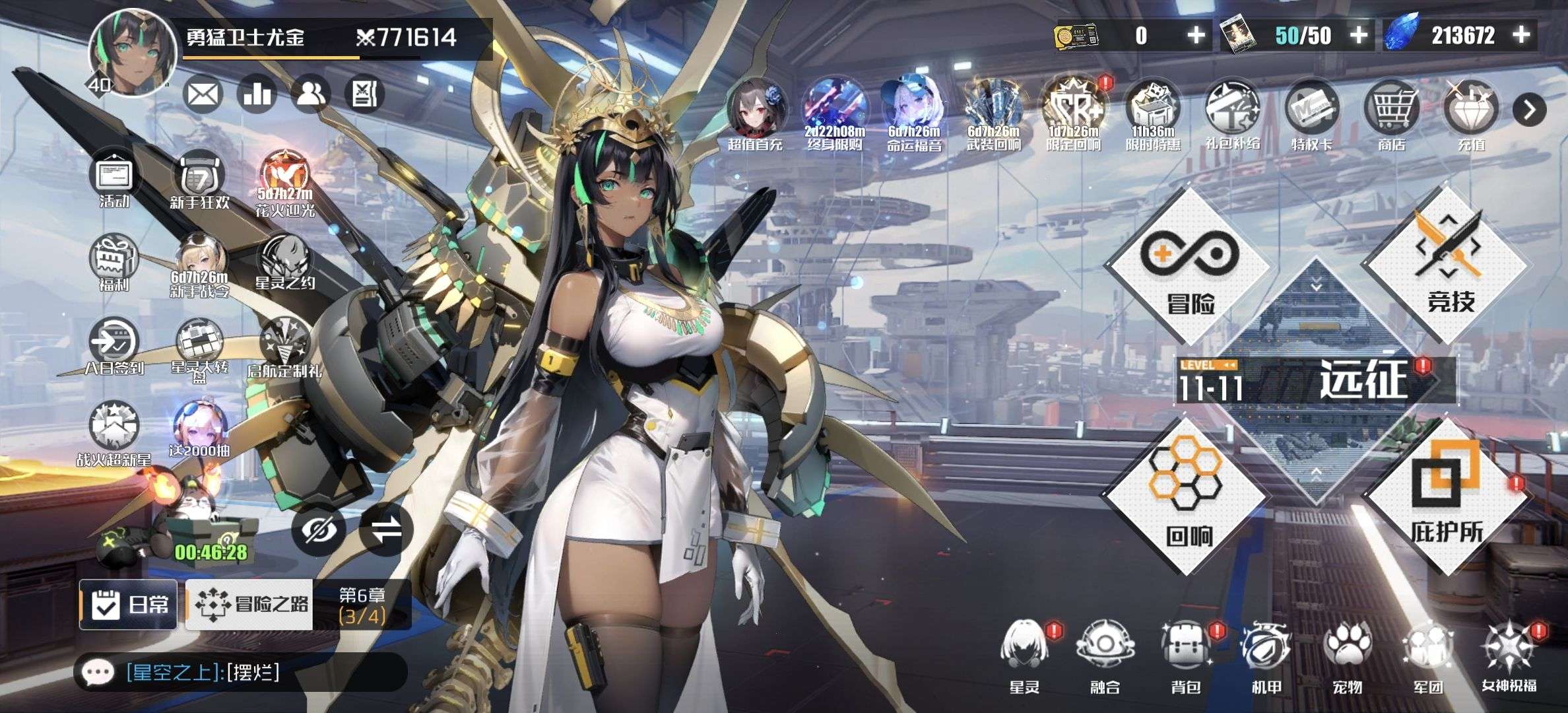Expand the top event icons arrow
Viewport: 1568px width, 713px height.
pyautogui.click(x=1530, y=110)
